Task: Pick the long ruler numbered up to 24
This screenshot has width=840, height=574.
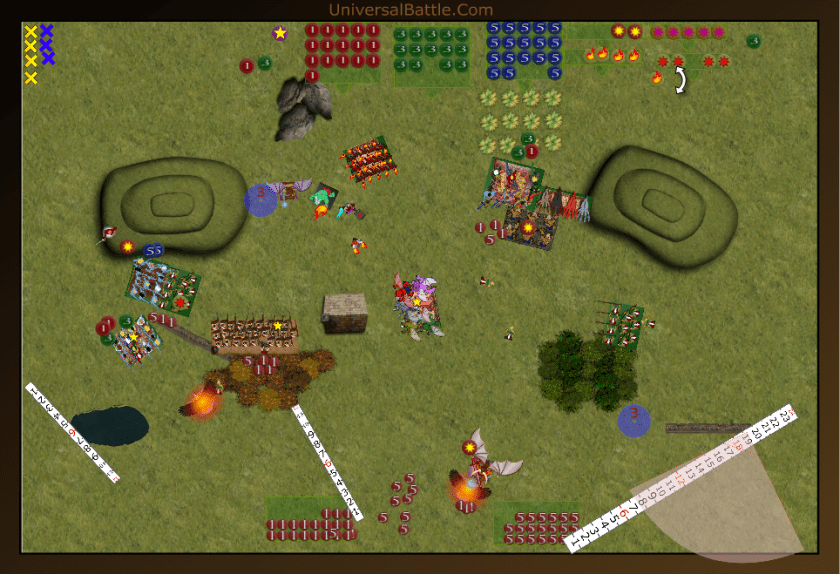Action: pos(680,478)
